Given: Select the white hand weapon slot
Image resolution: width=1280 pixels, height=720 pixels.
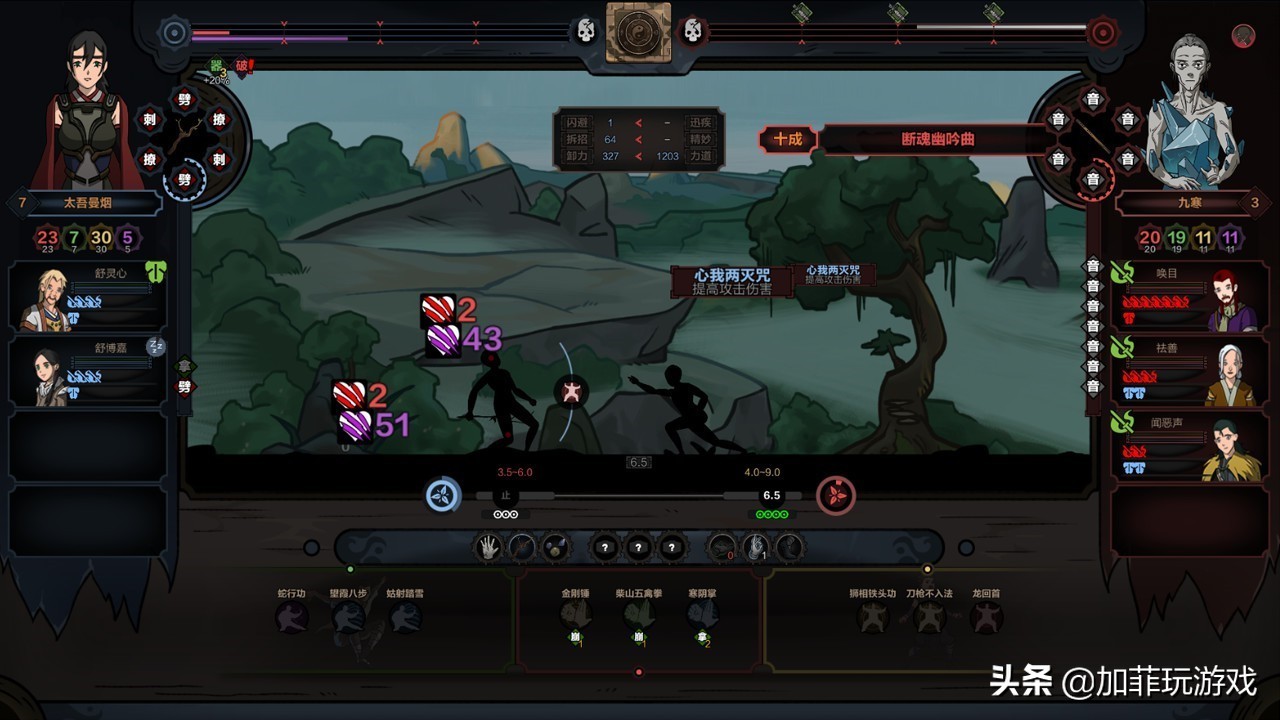Looking at the screenshot, I should (x=488, y=547).
